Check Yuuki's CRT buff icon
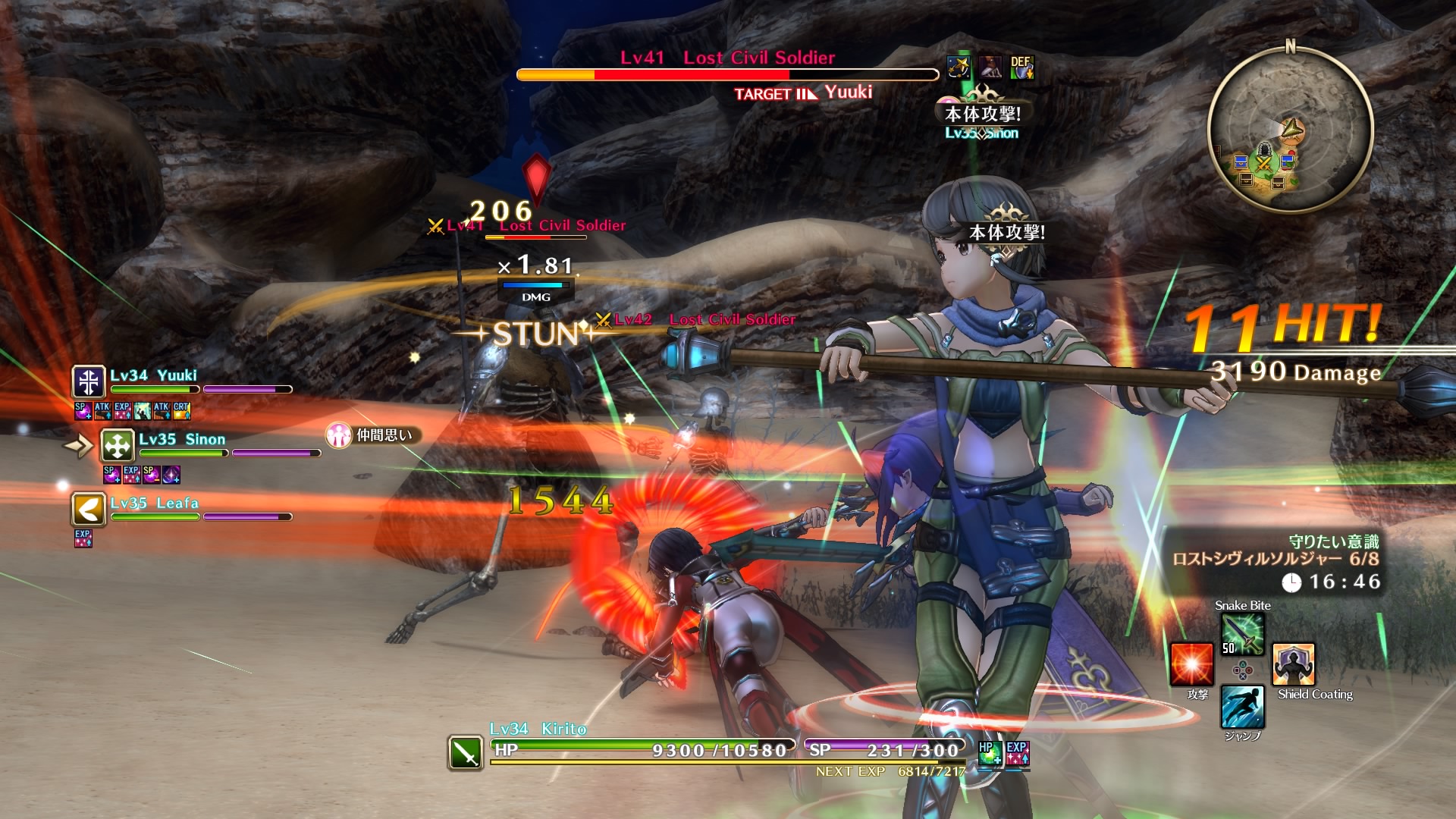The image size is (1456, 819). pos(181,411)
